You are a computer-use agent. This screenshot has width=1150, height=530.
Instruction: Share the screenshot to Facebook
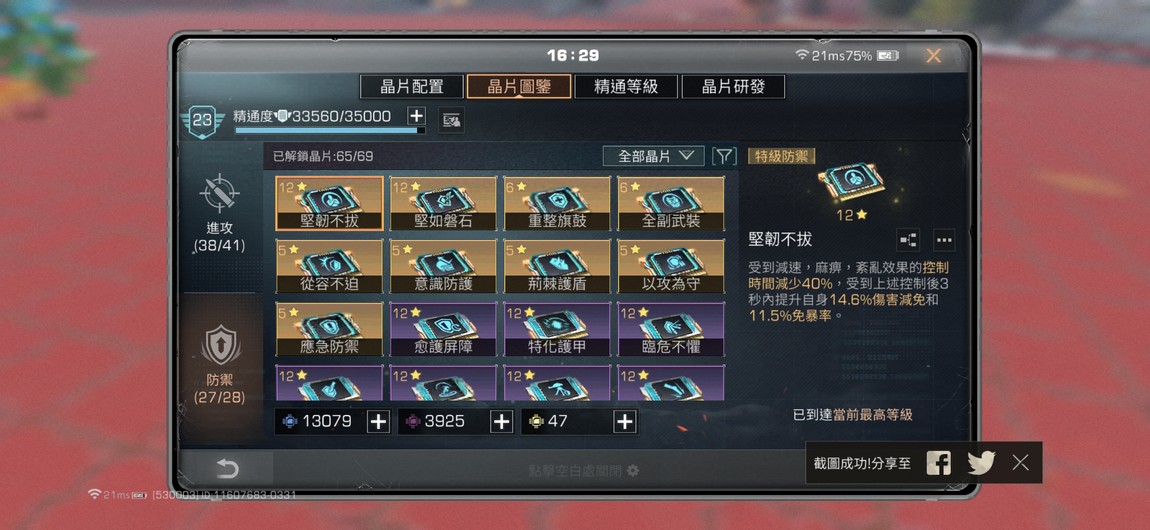click(938, 462)
